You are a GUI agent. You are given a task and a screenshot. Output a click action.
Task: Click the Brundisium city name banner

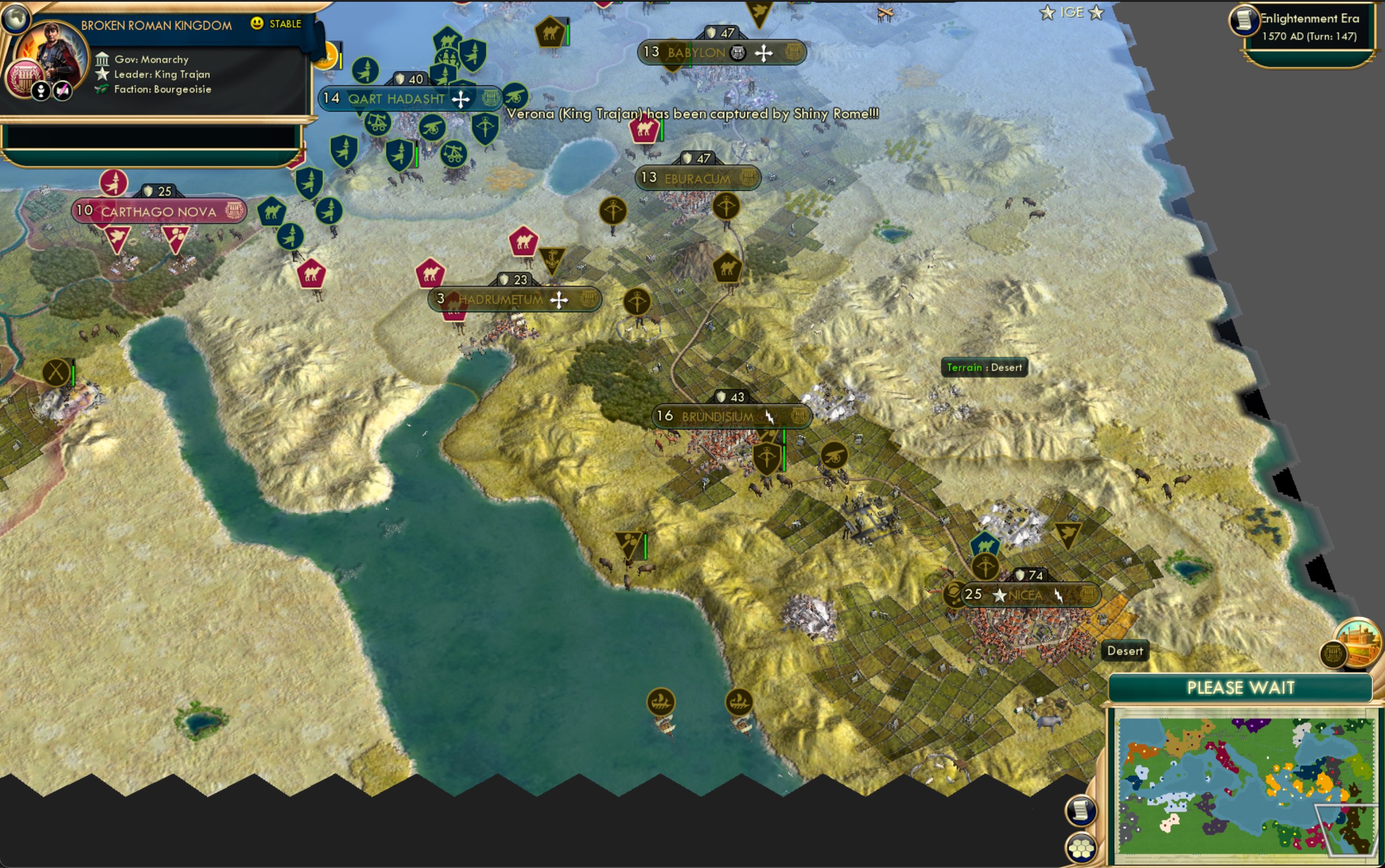tap(732, 417)
